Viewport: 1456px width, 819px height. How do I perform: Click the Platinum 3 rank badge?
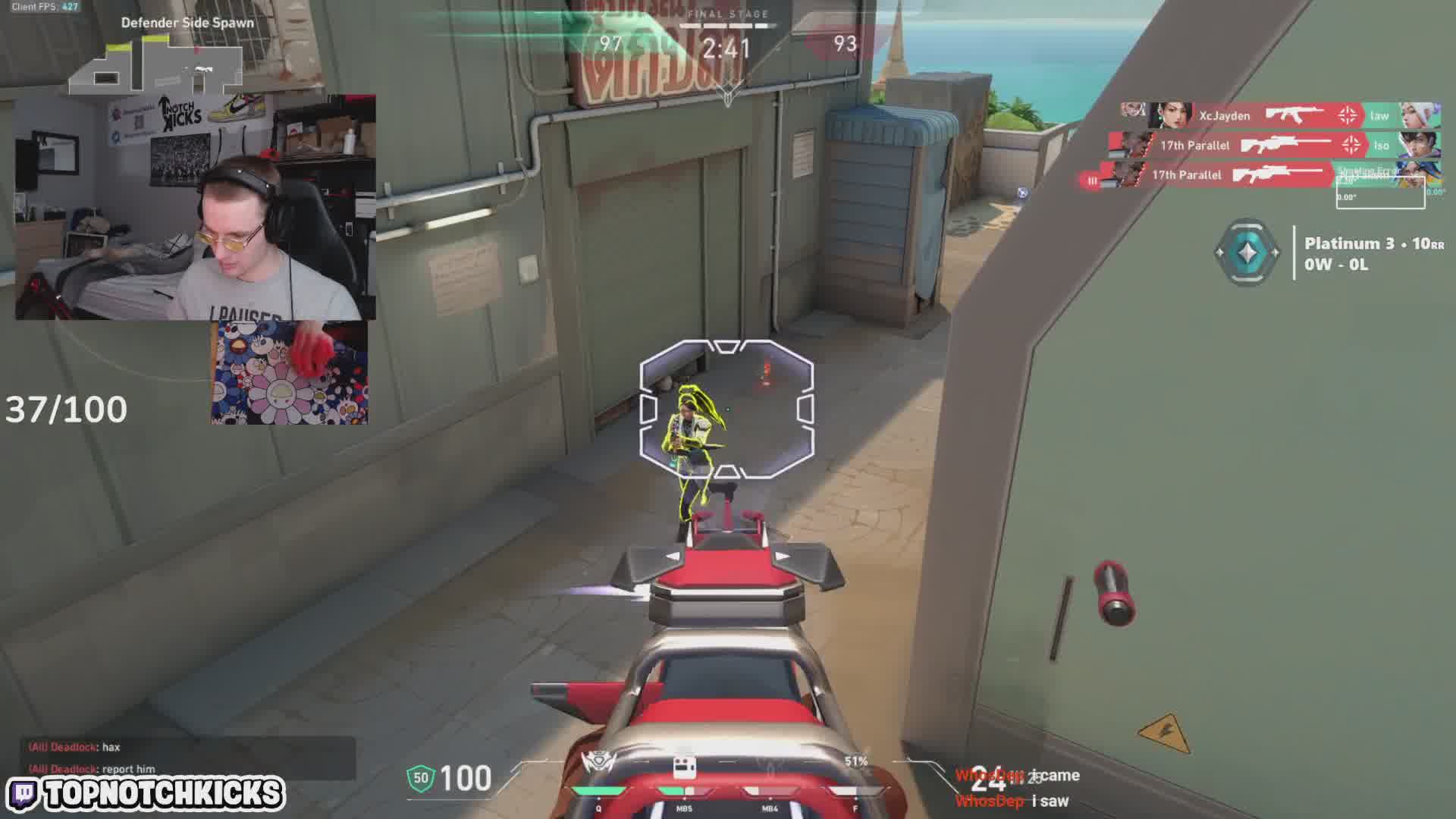(x=1247, y=253)
